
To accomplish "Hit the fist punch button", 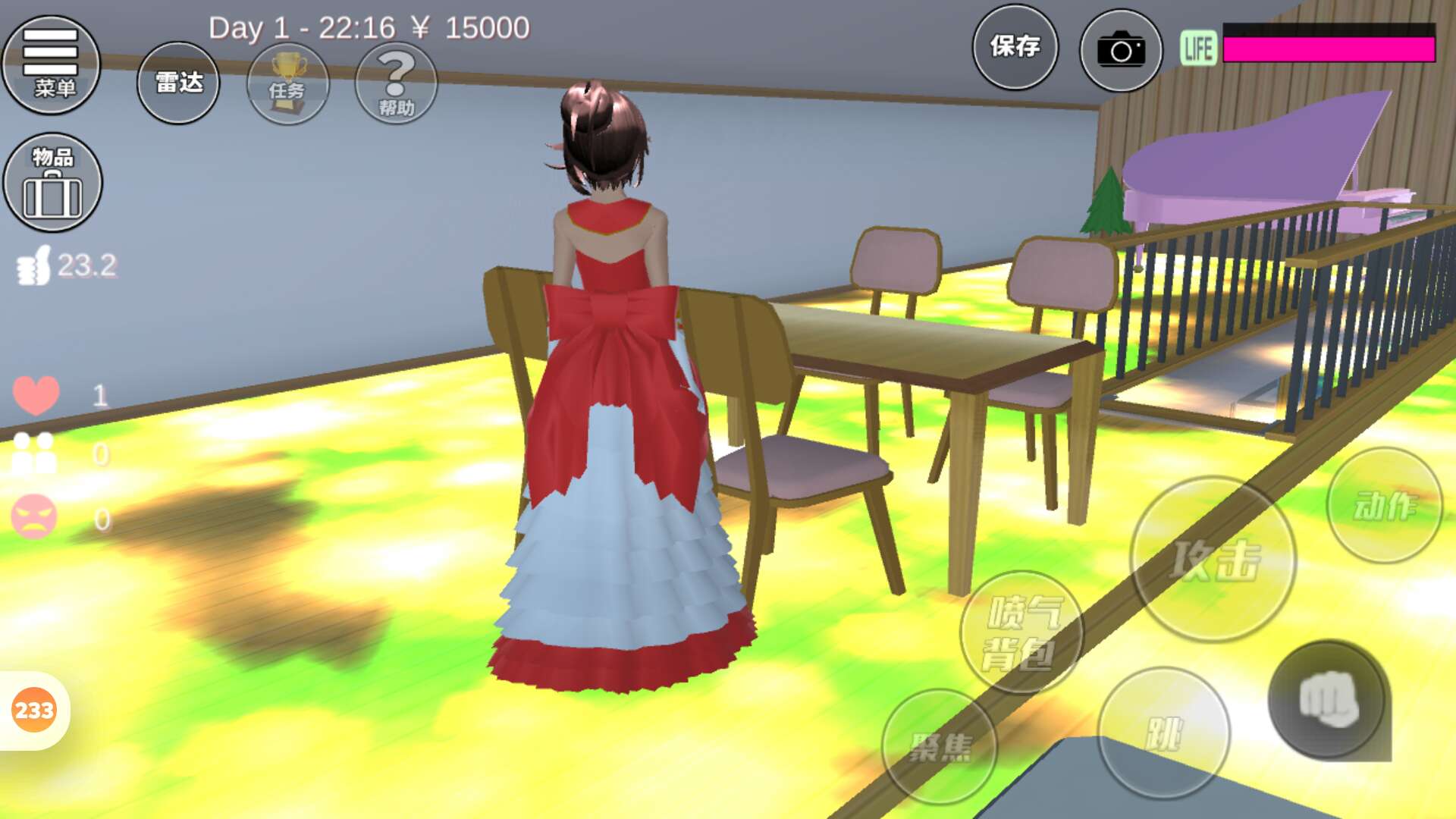I will [x=1327, y=700].
